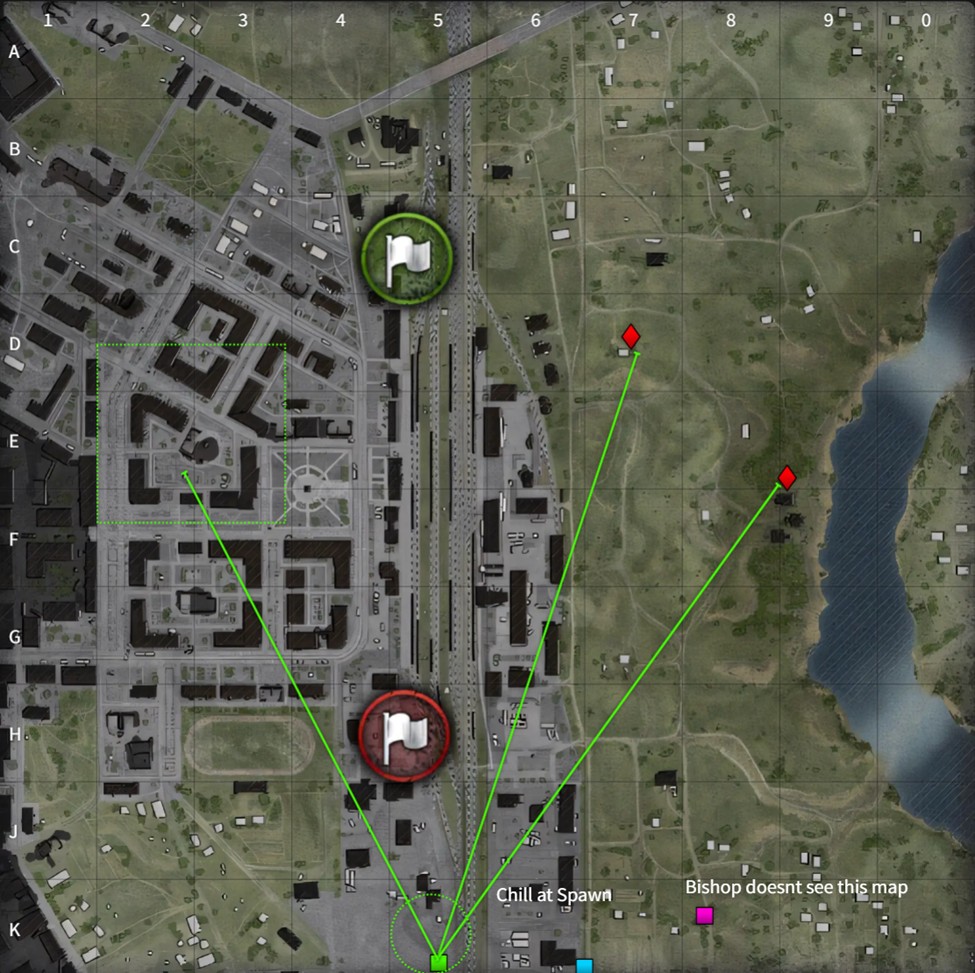Select the green flag base marker
The image size is (975, 973).
pyautogui.click(x=407, y=258)
